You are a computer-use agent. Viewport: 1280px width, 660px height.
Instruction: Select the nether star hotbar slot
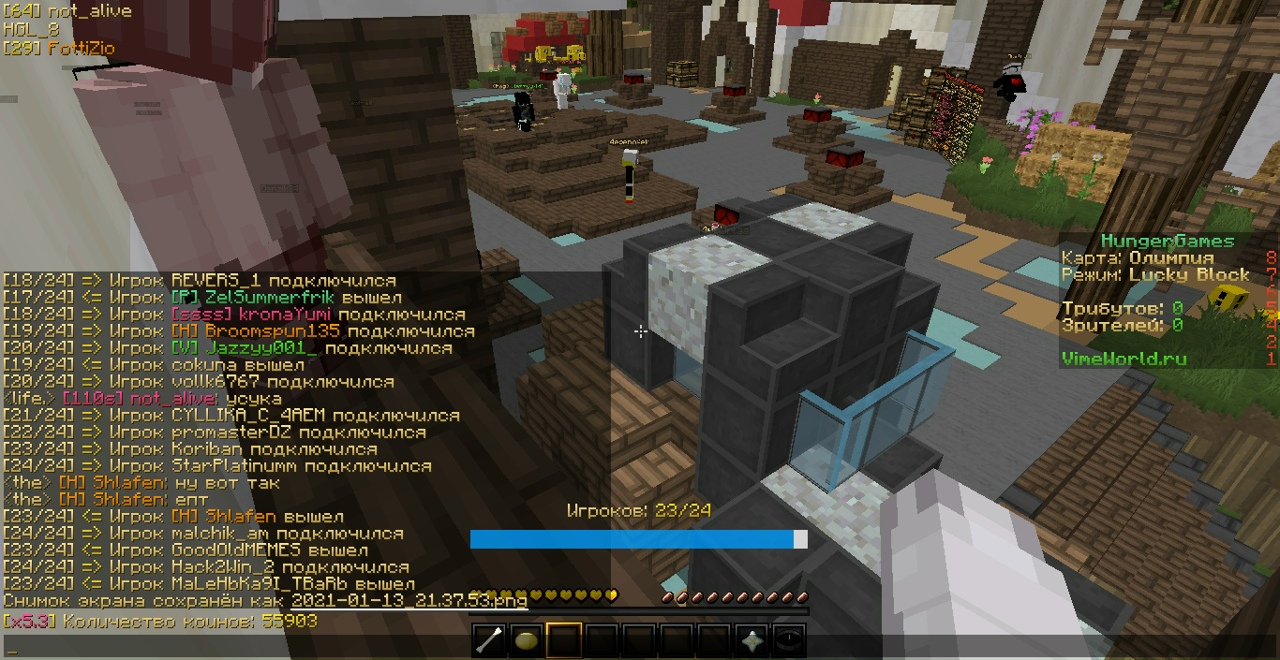click(x=751, y=640)
